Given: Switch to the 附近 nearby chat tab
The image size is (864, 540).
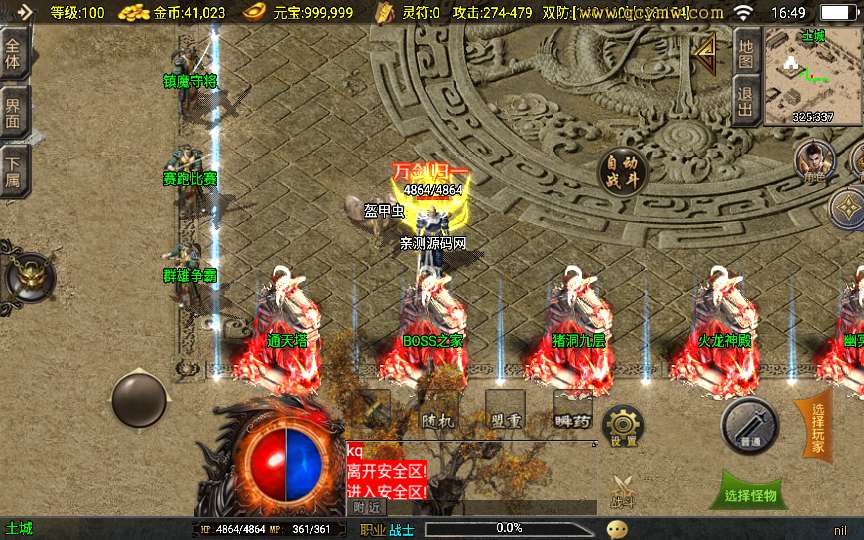Looking at the screenshot, I should [367, 507].
